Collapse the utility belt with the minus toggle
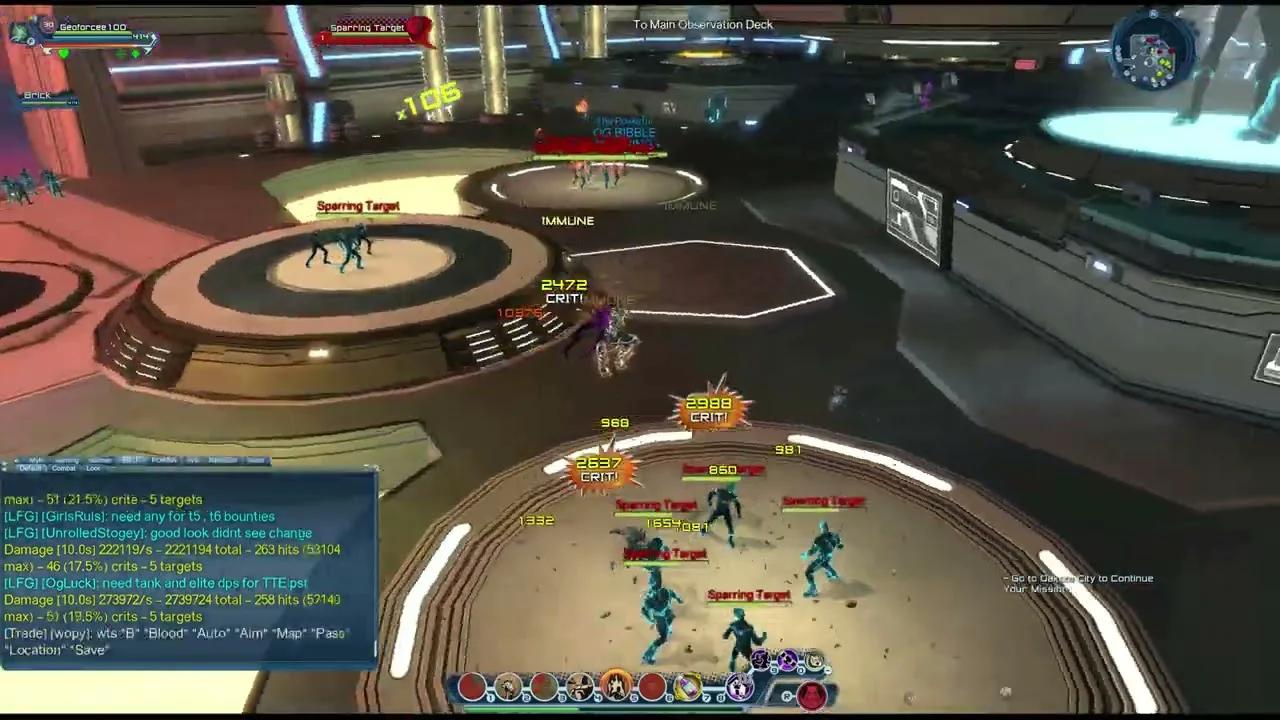 [827, 671]
